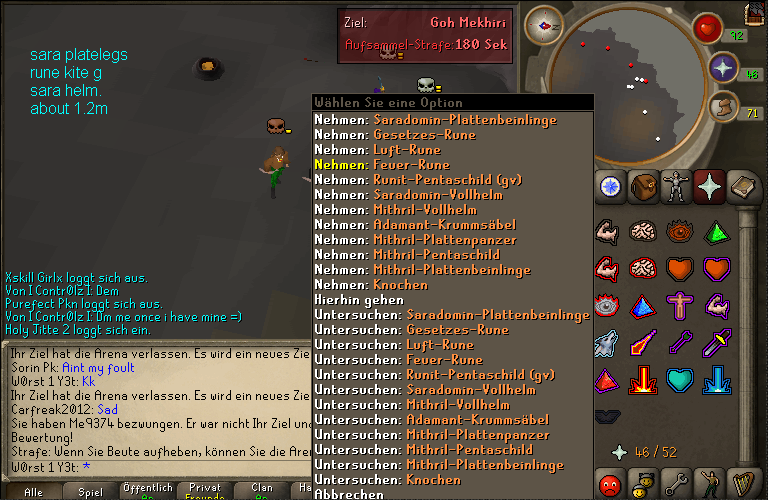Open the backpack inventory tab
This screenshot has width=768, height=500.
pos(644,187)
